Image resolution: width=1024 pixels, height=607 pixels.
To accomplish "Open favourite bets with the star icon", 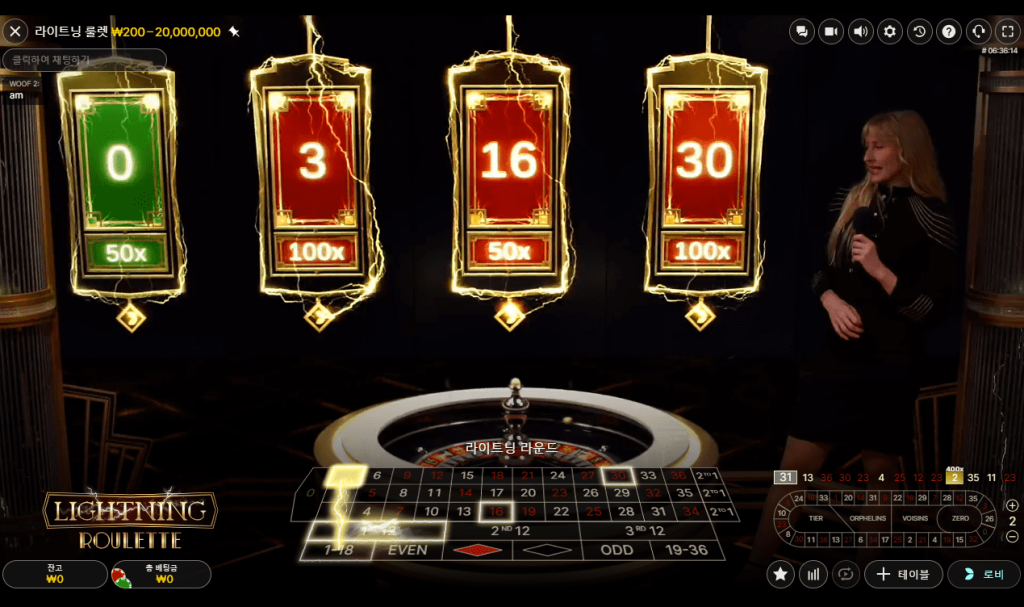I will click(x=782, y=574).
